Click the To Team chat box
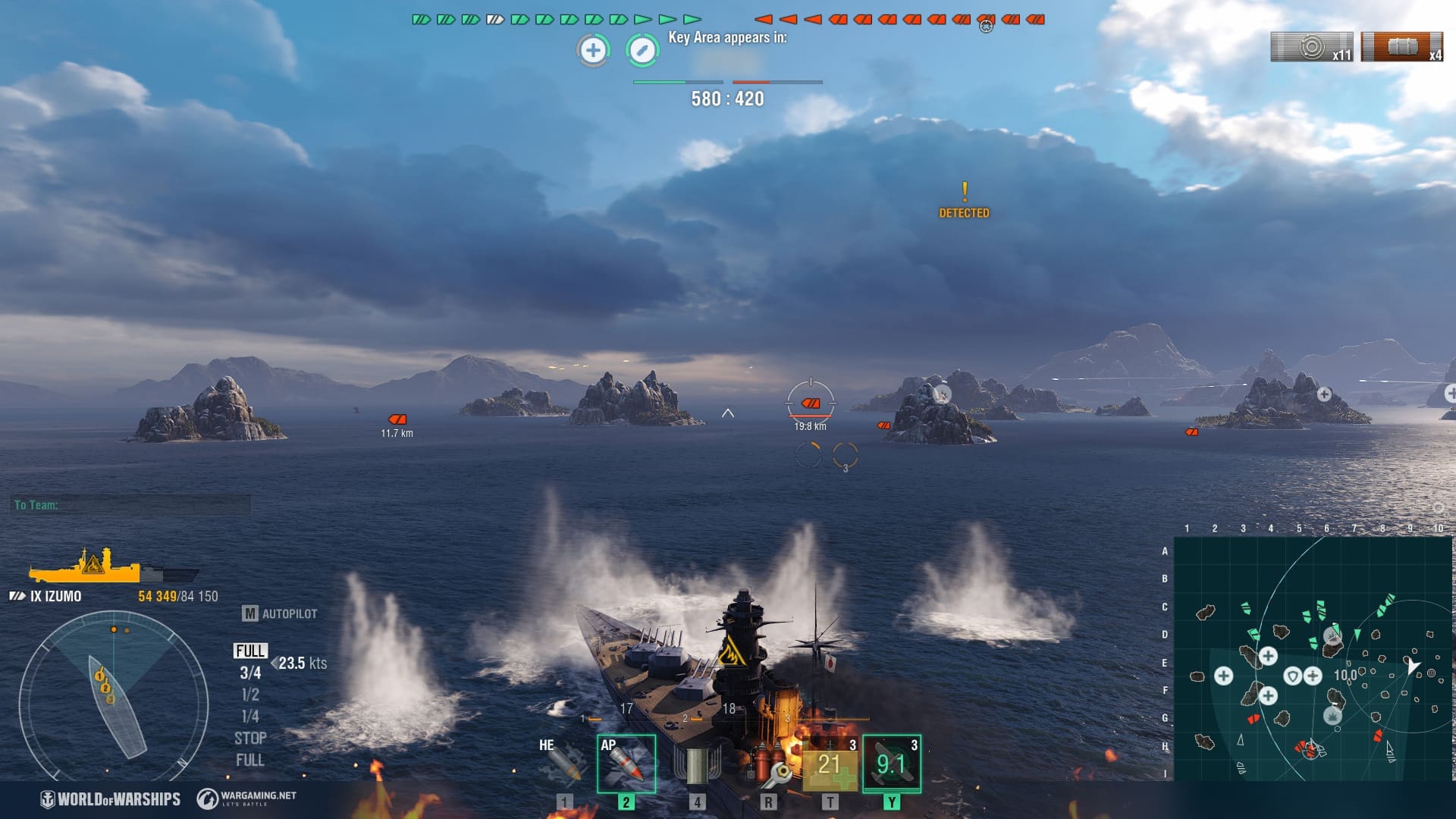 tap(132, 505)
